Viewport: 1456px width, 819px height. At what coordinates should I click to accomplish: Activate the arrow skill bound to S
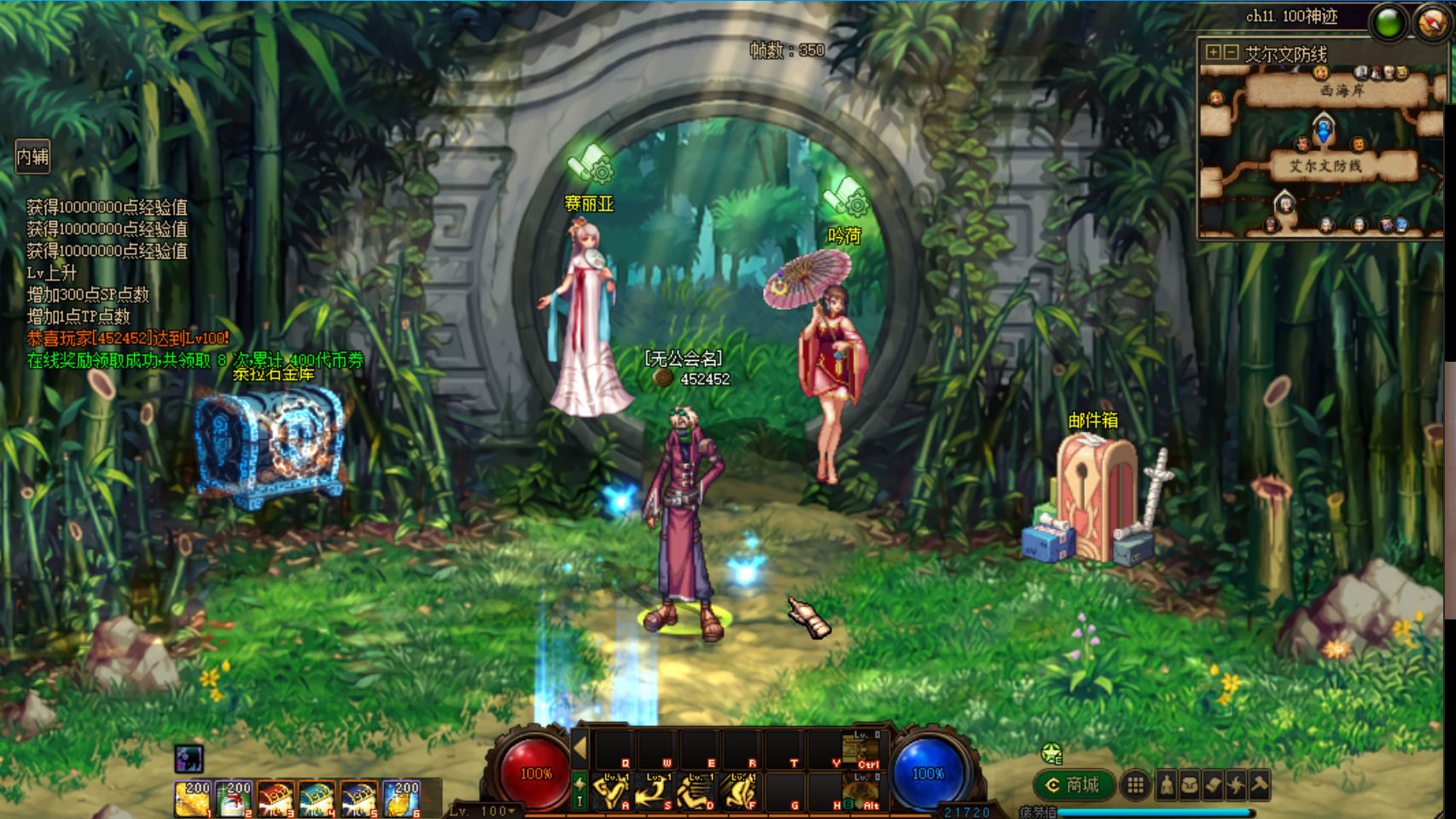[x=654, y=793]
